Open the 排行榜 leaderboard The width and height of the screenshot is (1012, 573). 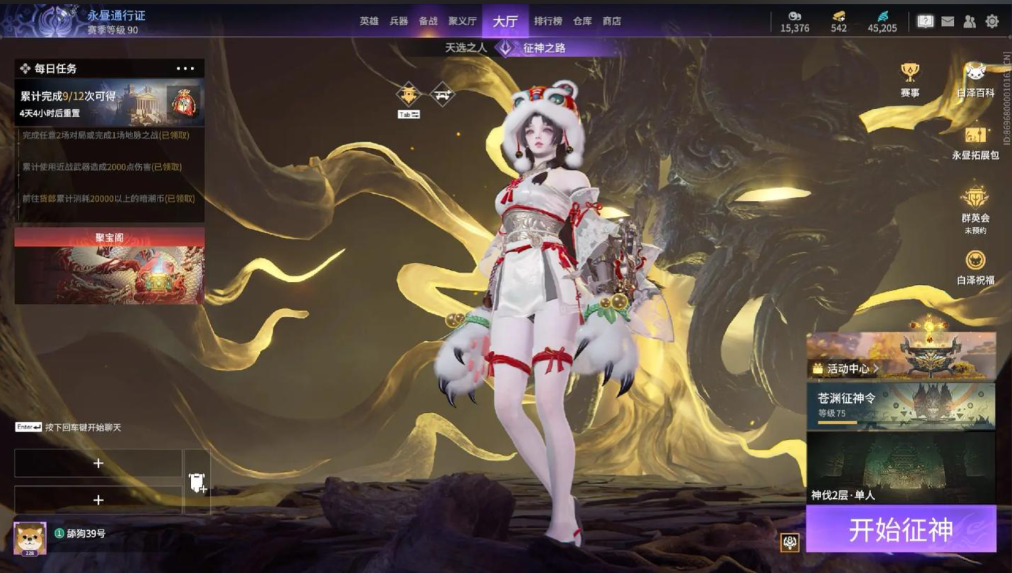[547, 21]
